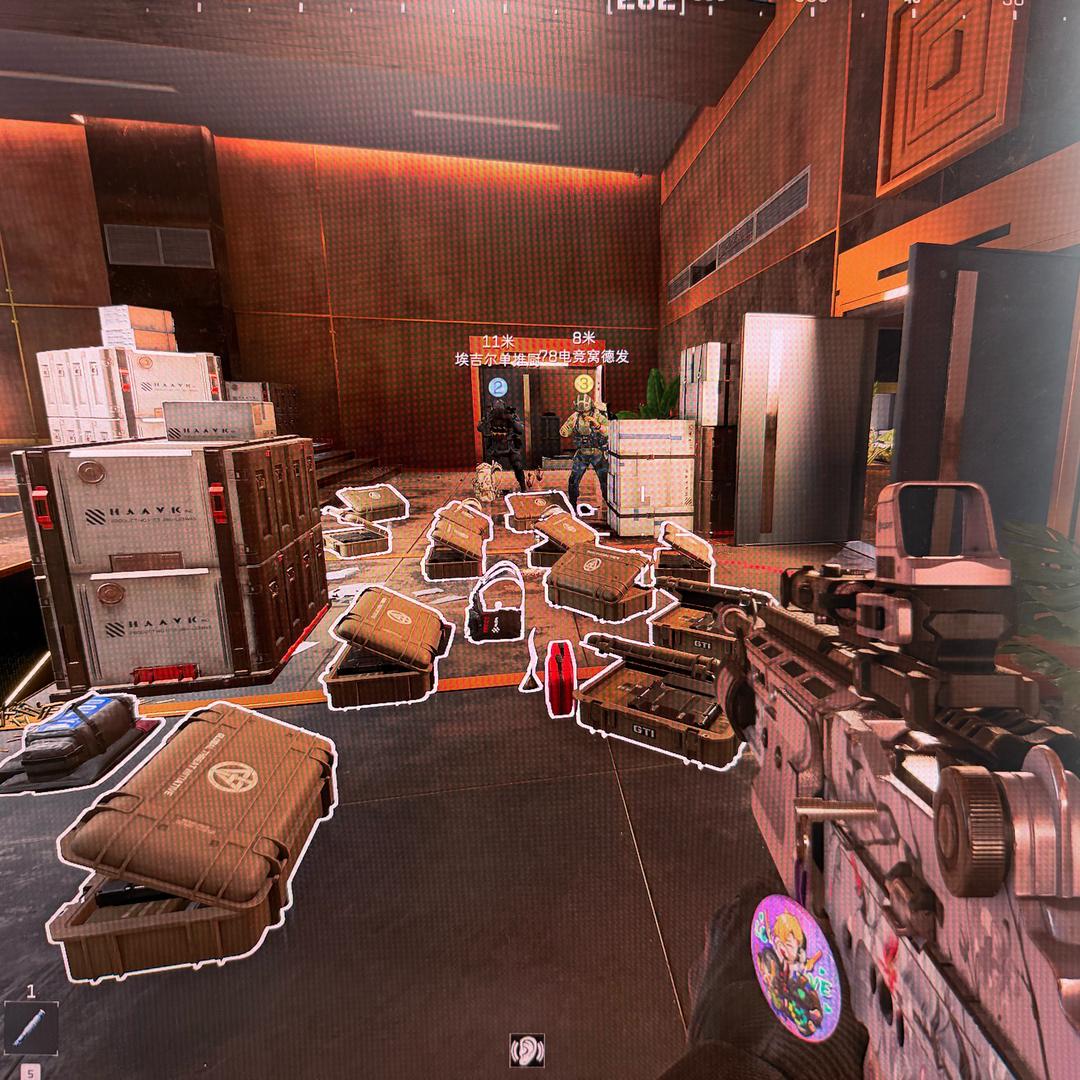Screen dimensions: 1080x1080
Task: Select the syringe item slot
Action: point(30,1028)
